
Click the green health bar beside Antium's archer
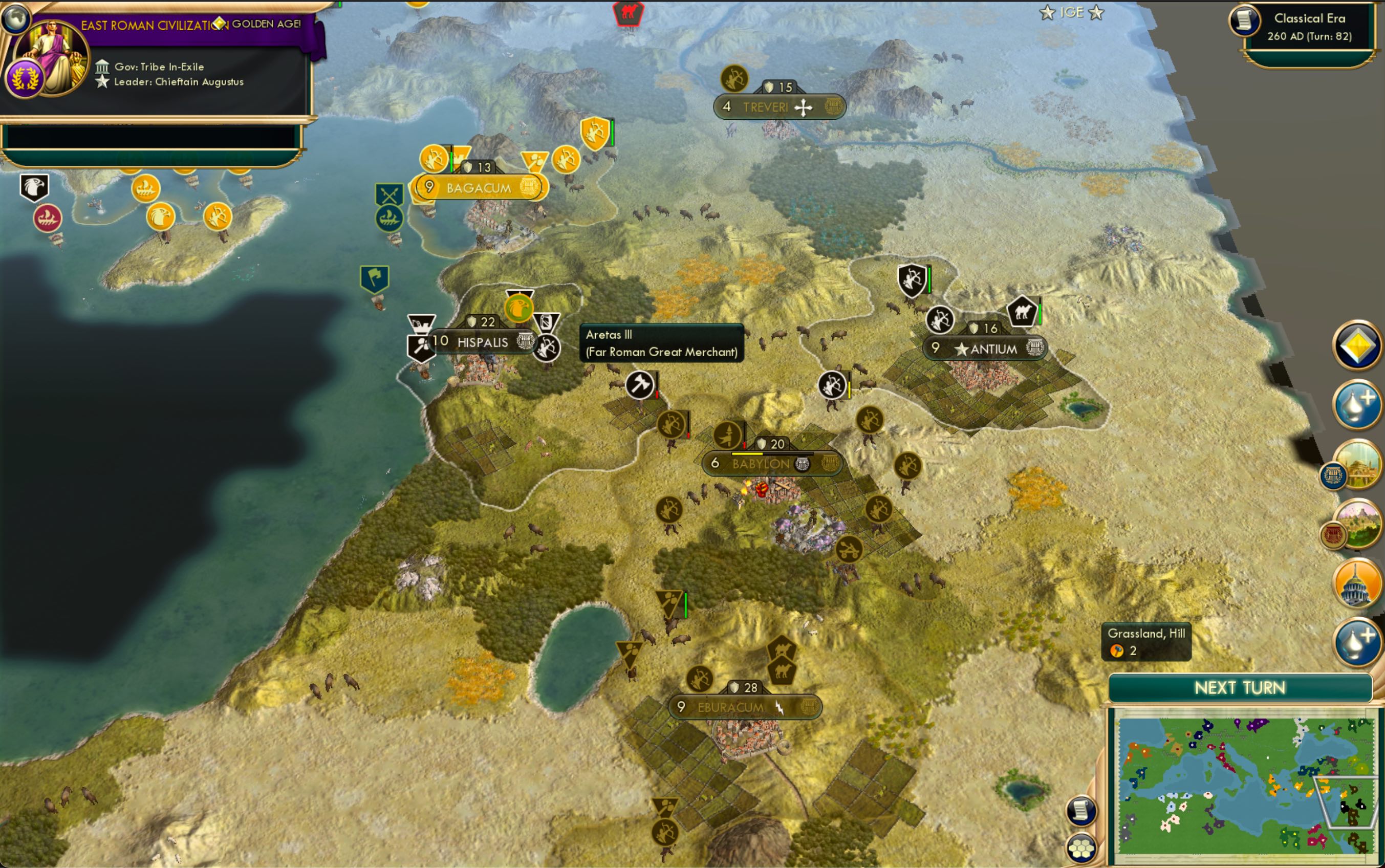coord(929,280)
